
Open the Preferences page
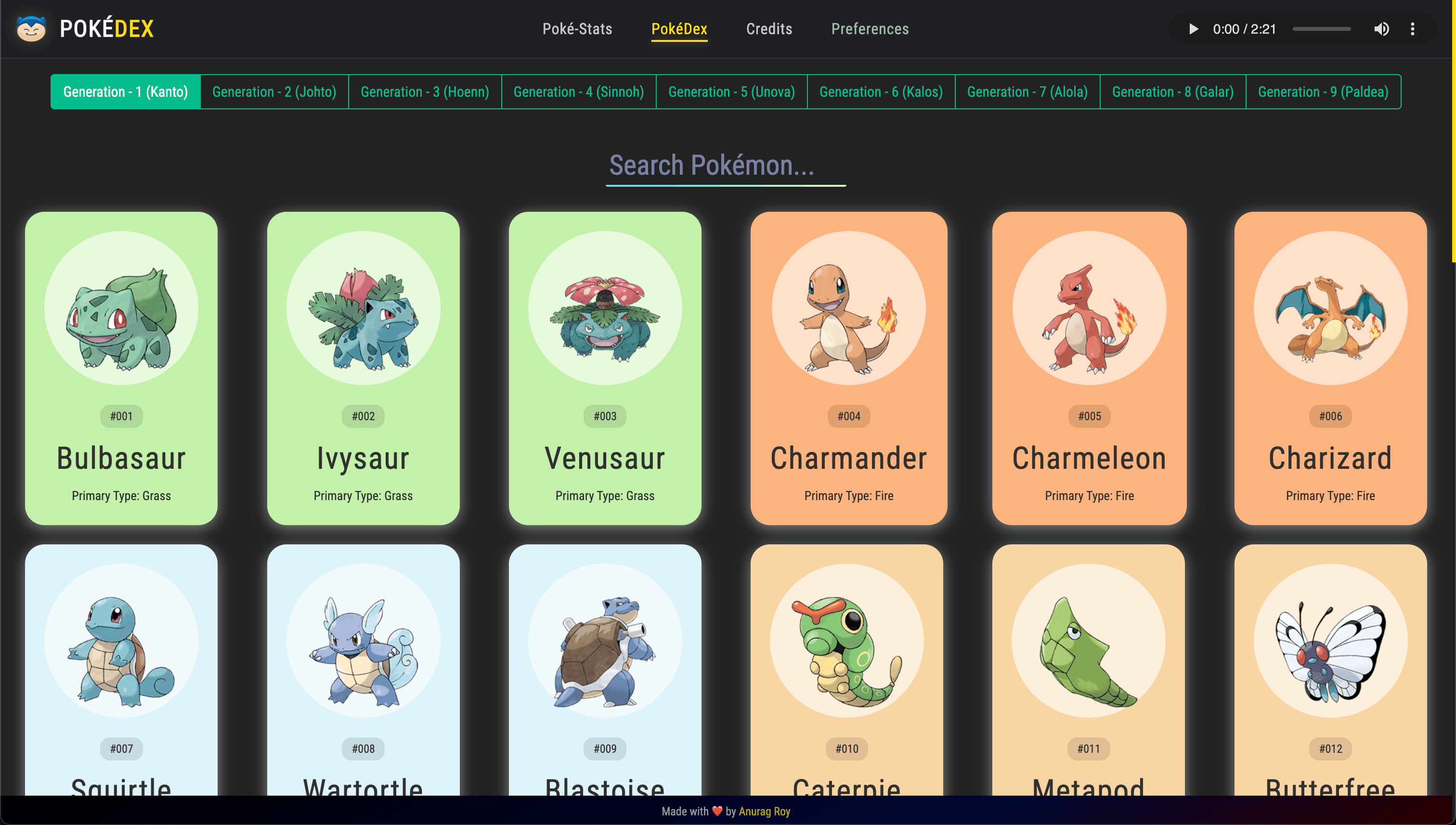870,29
